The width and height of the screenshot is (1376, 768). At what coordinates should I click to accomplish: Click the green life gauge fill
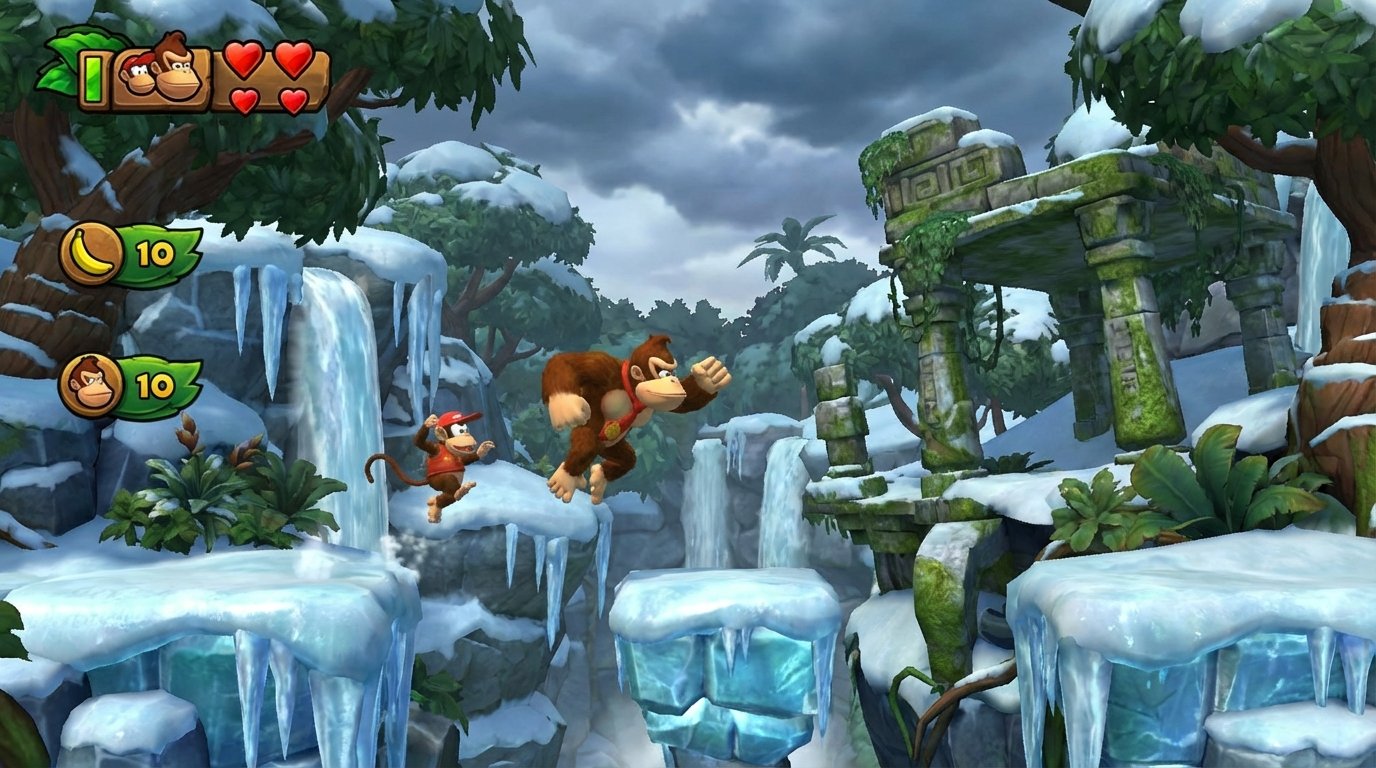coord(92,80)
